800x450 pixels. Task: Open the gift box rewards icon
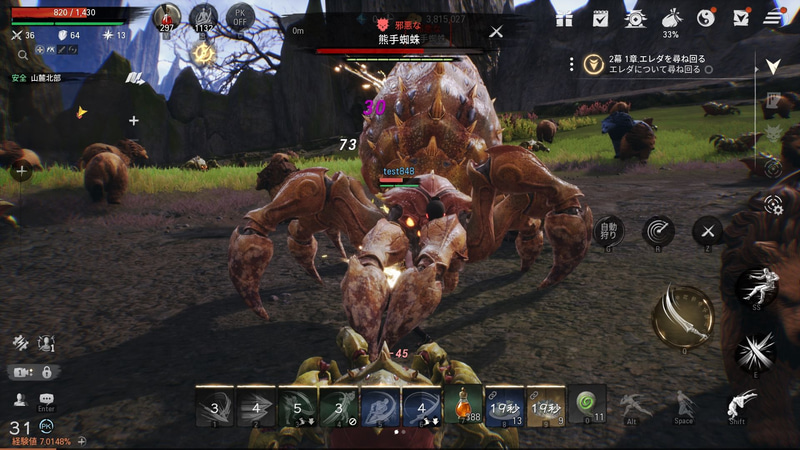click(565, 18)
